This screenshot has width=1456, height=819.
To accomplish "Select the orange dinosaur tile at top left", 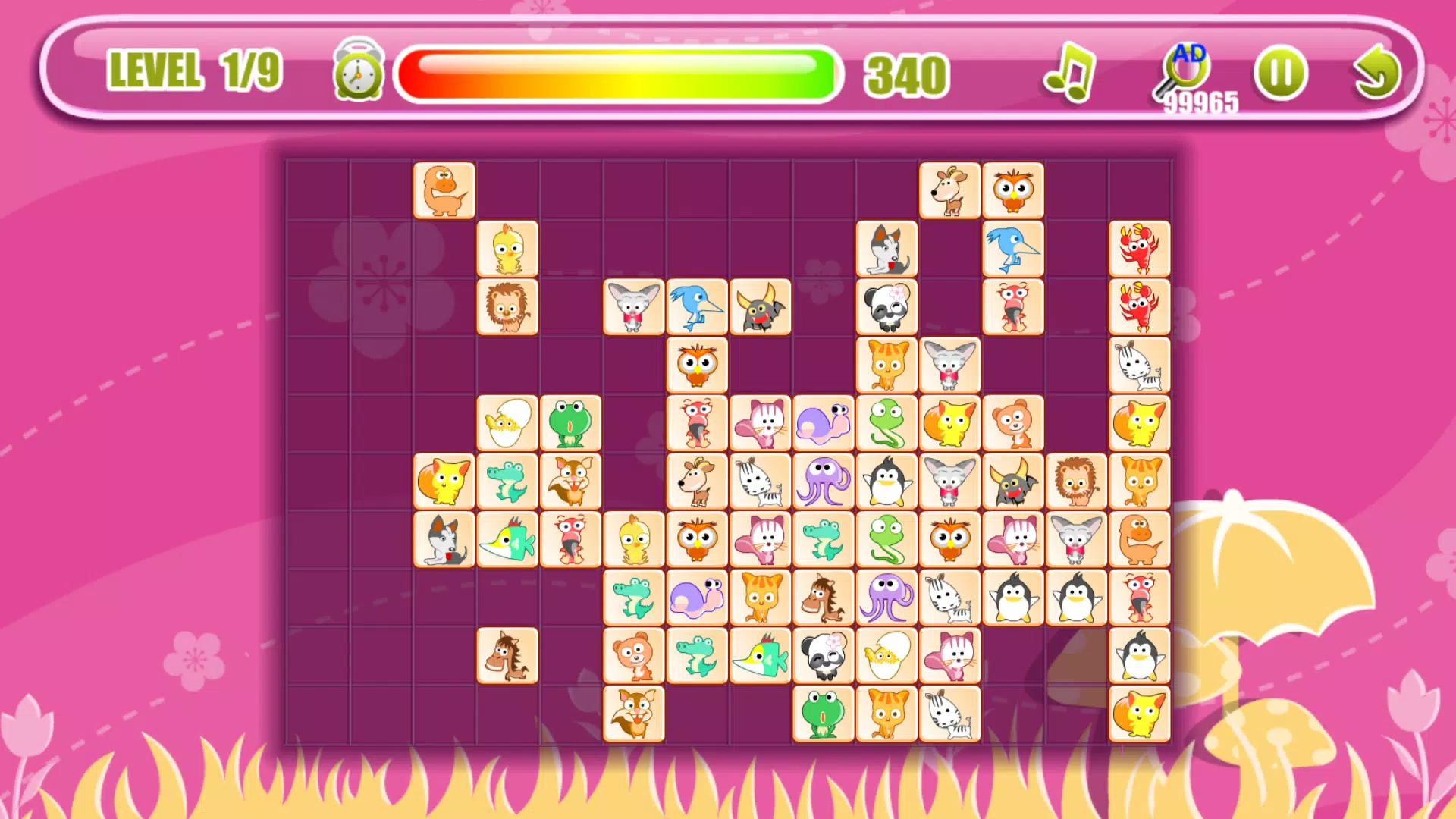I will coord(444,191).
